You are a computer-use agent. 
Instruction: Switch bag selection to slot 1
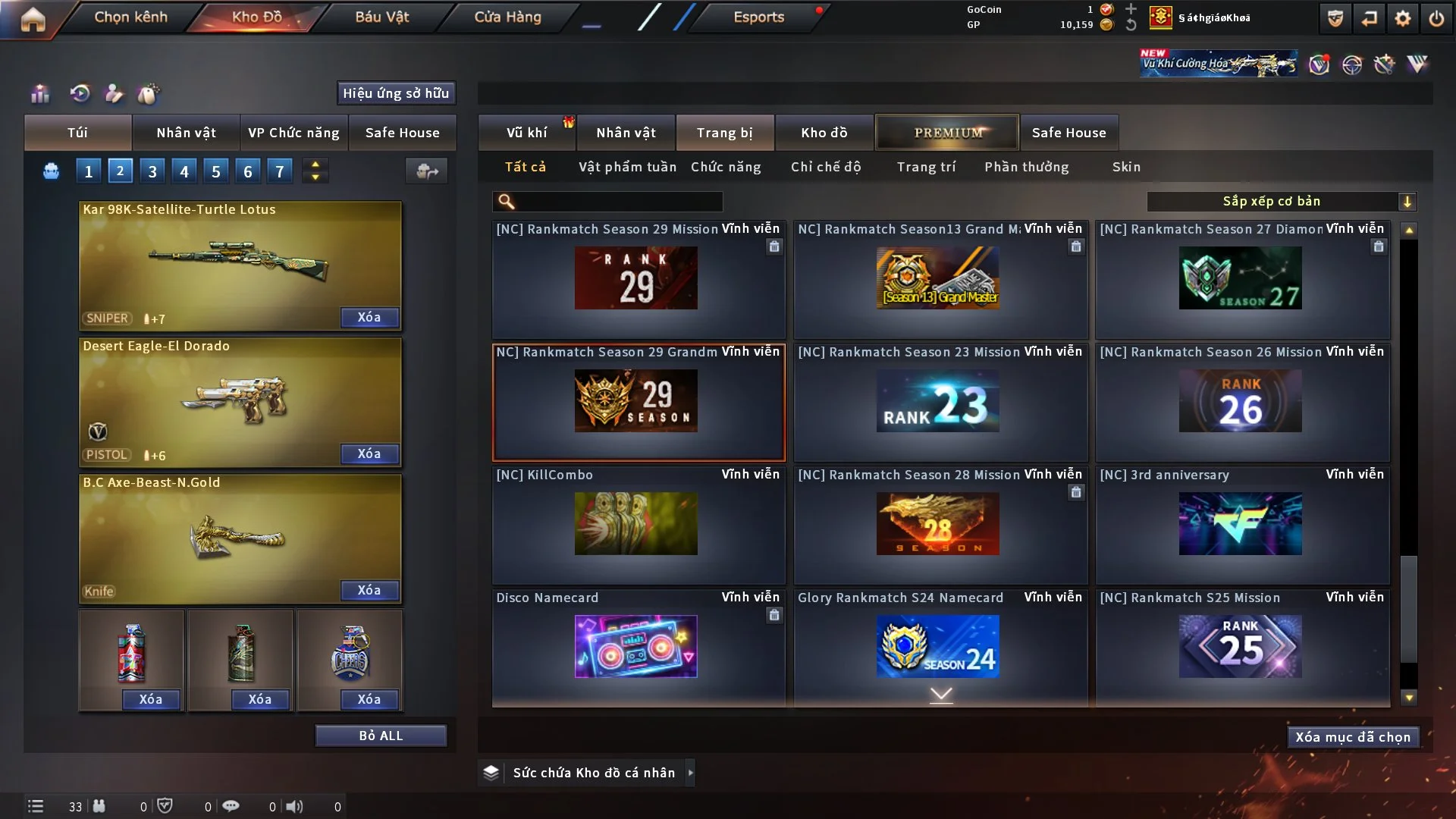88,171
